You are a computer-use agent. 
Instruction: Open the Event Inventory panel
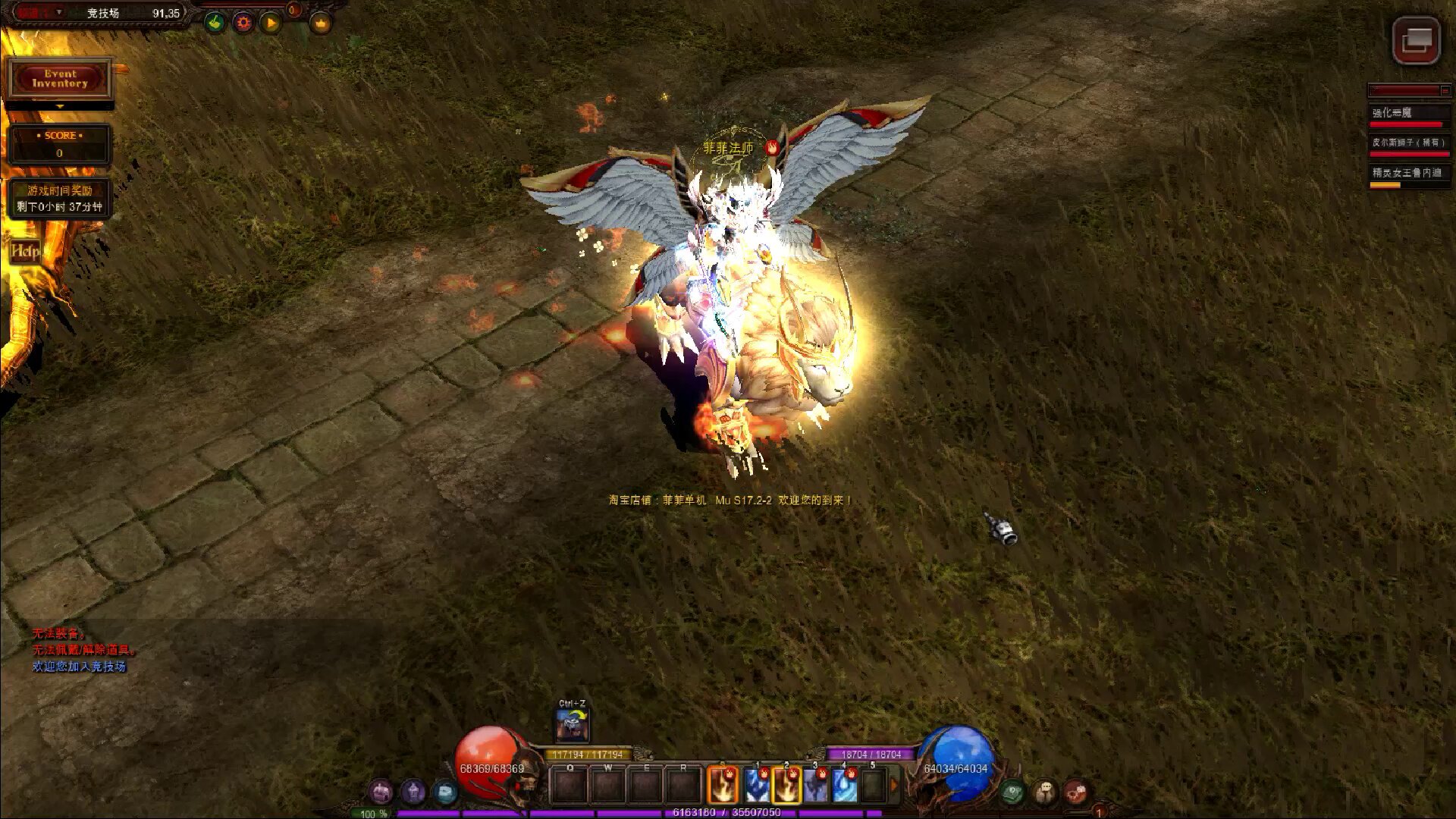(60, 79)
